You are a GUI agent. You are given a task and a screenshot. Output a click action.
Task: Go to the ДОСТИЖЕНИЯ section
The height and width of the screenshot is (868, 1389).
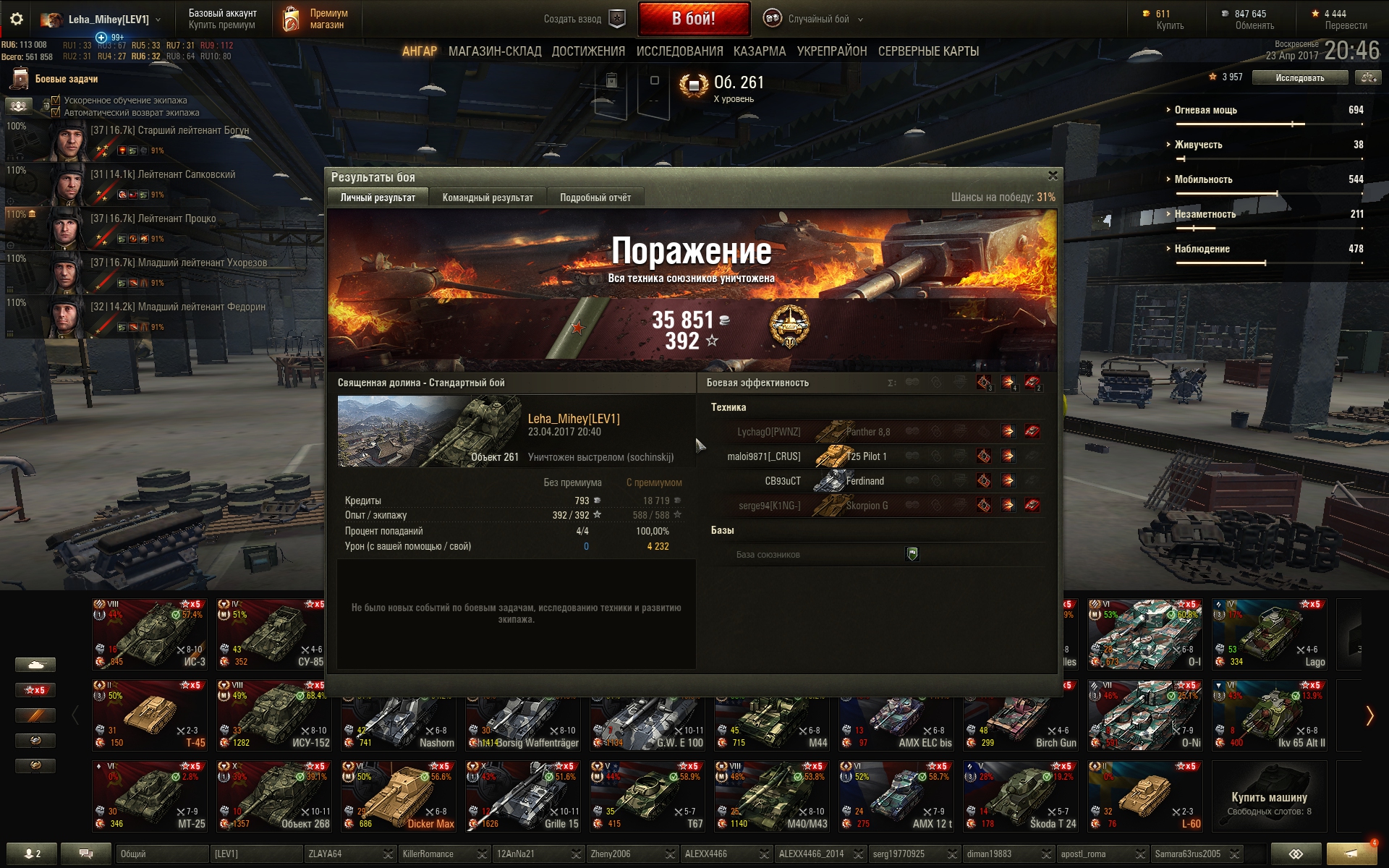pyautogui.click(x=588, y=51)
